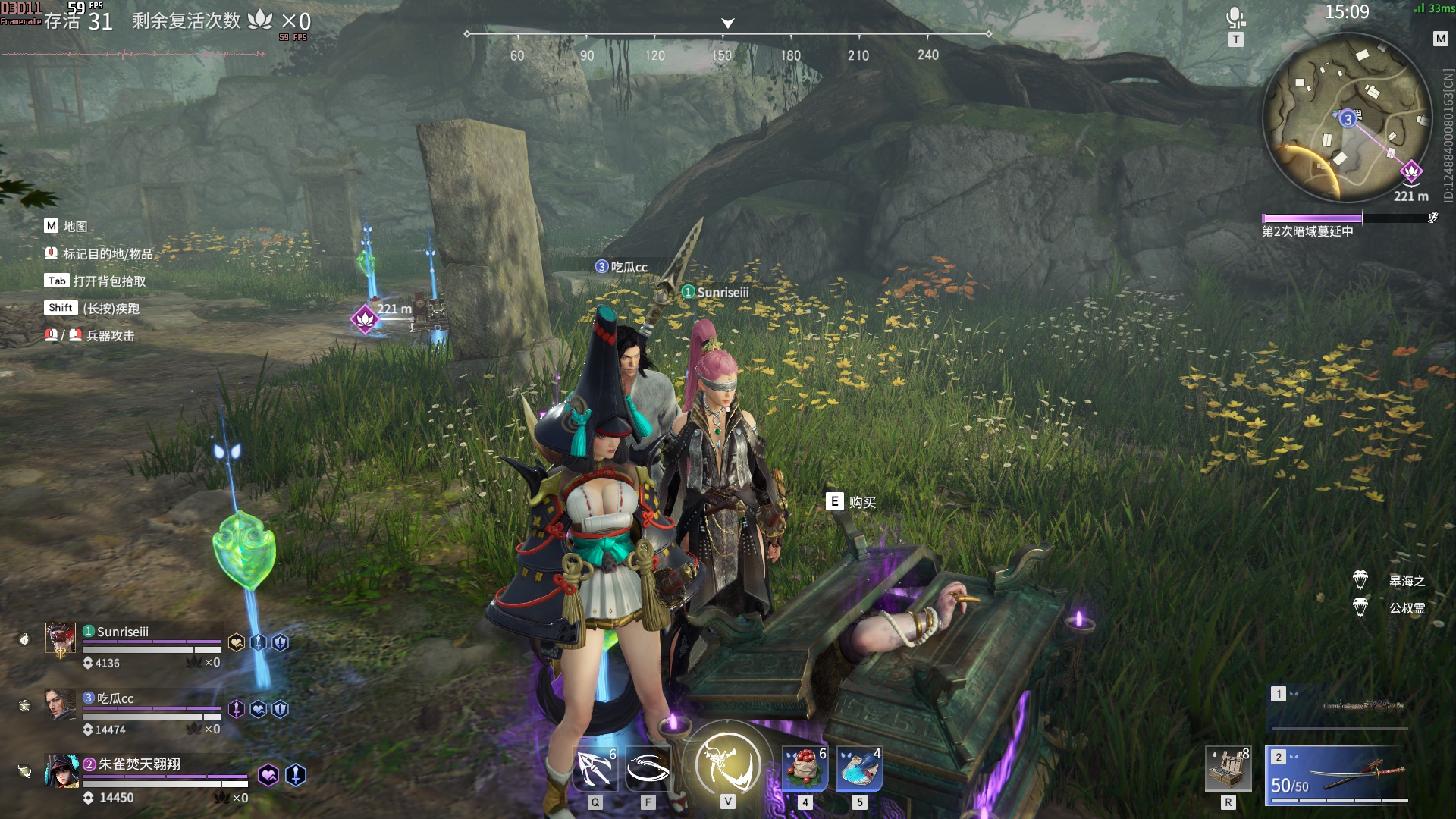The width and height of the screenshot is (1456, 819).
Task: Select teammate marker 3 on the minimap
Action: coord(1348,119)
